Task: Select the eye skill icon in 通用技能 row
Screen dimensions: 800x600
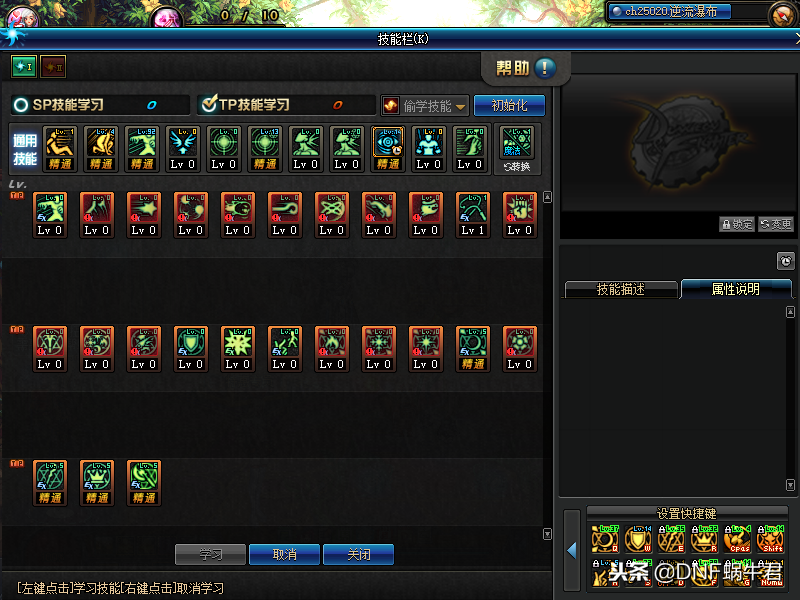Action: point(388,148)
